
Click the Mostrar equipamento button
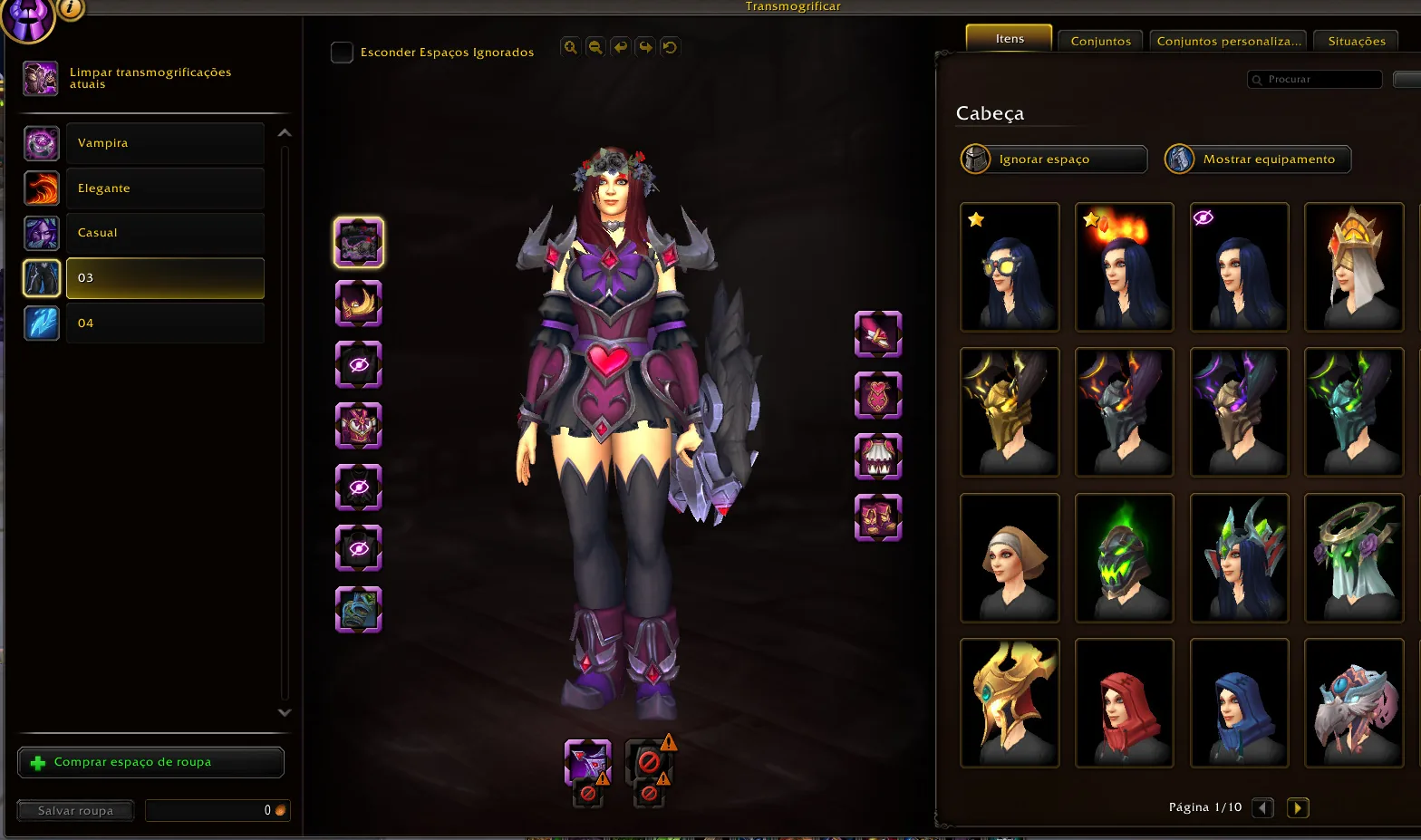tap(1257, 159)
